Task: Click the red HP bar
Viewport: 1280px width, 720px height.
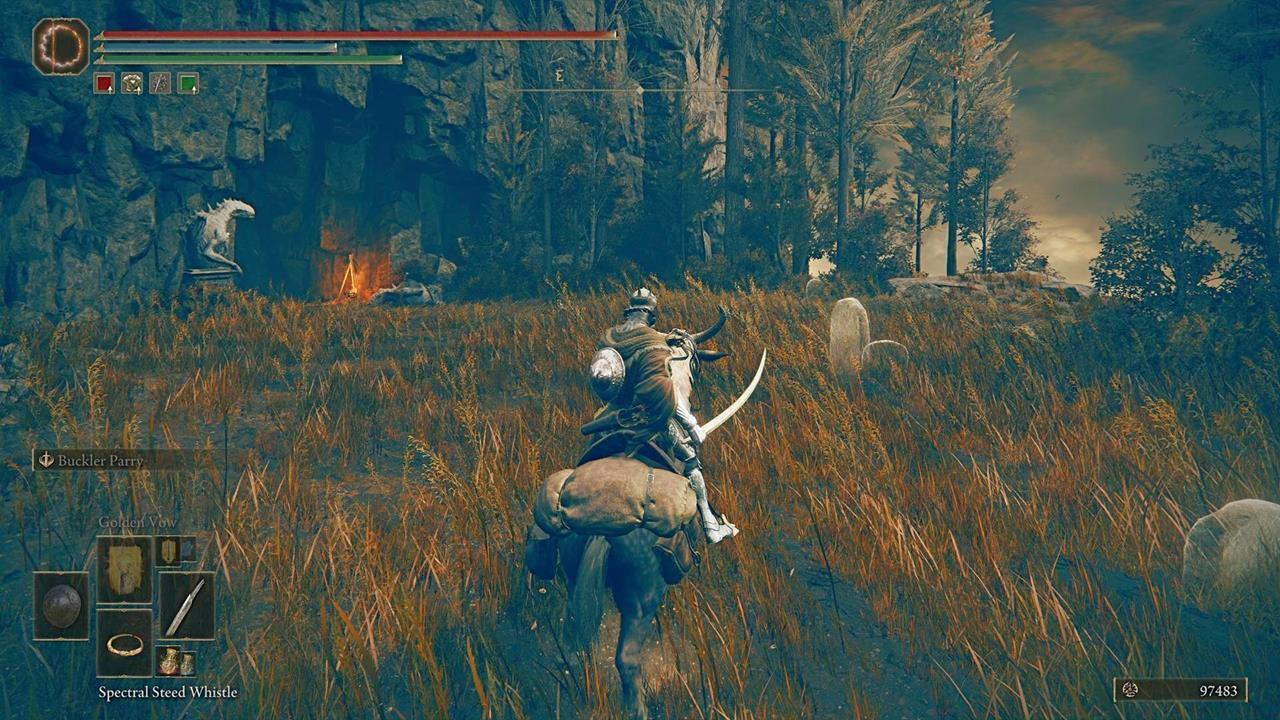Action: coord(300,33)
